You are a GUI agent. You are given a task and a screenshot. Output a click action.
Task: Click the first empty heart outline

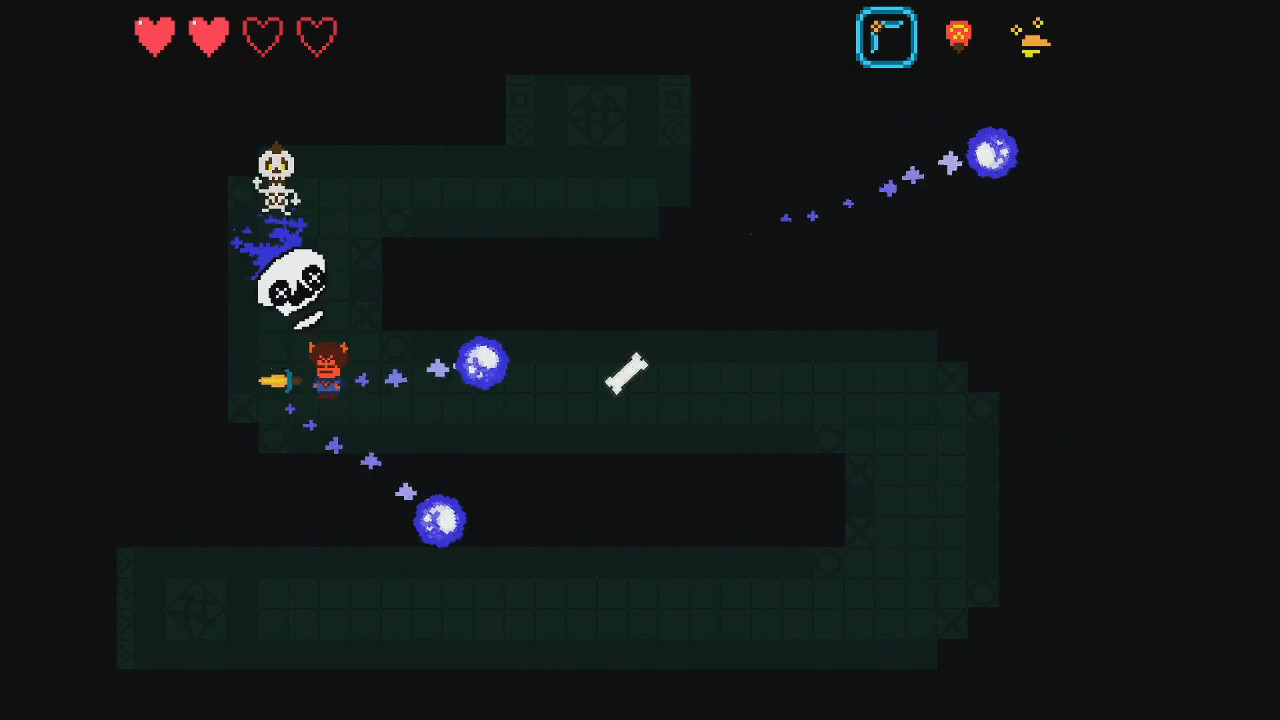click(263, 36)
